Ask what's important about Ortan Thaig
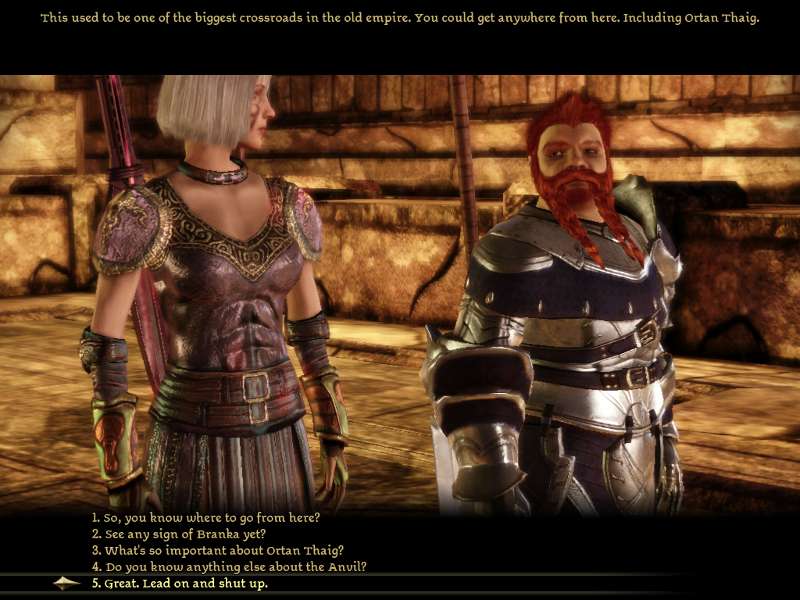Image resolution: width=800 pixels, height=600 pixels. (217, 550)
